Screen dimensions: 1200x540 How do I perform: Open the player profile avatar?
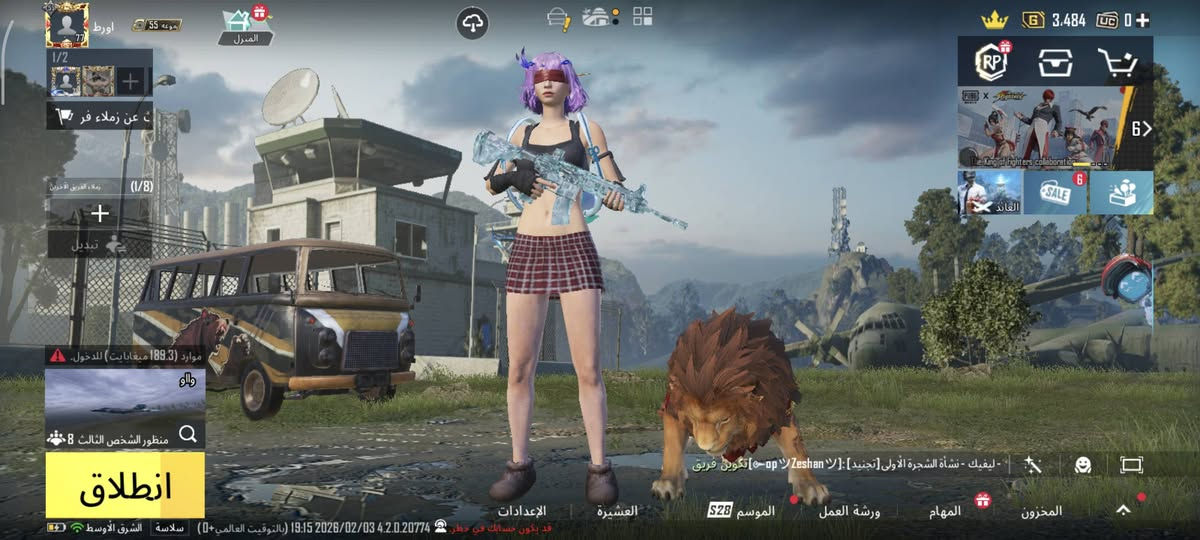(67, 24)
